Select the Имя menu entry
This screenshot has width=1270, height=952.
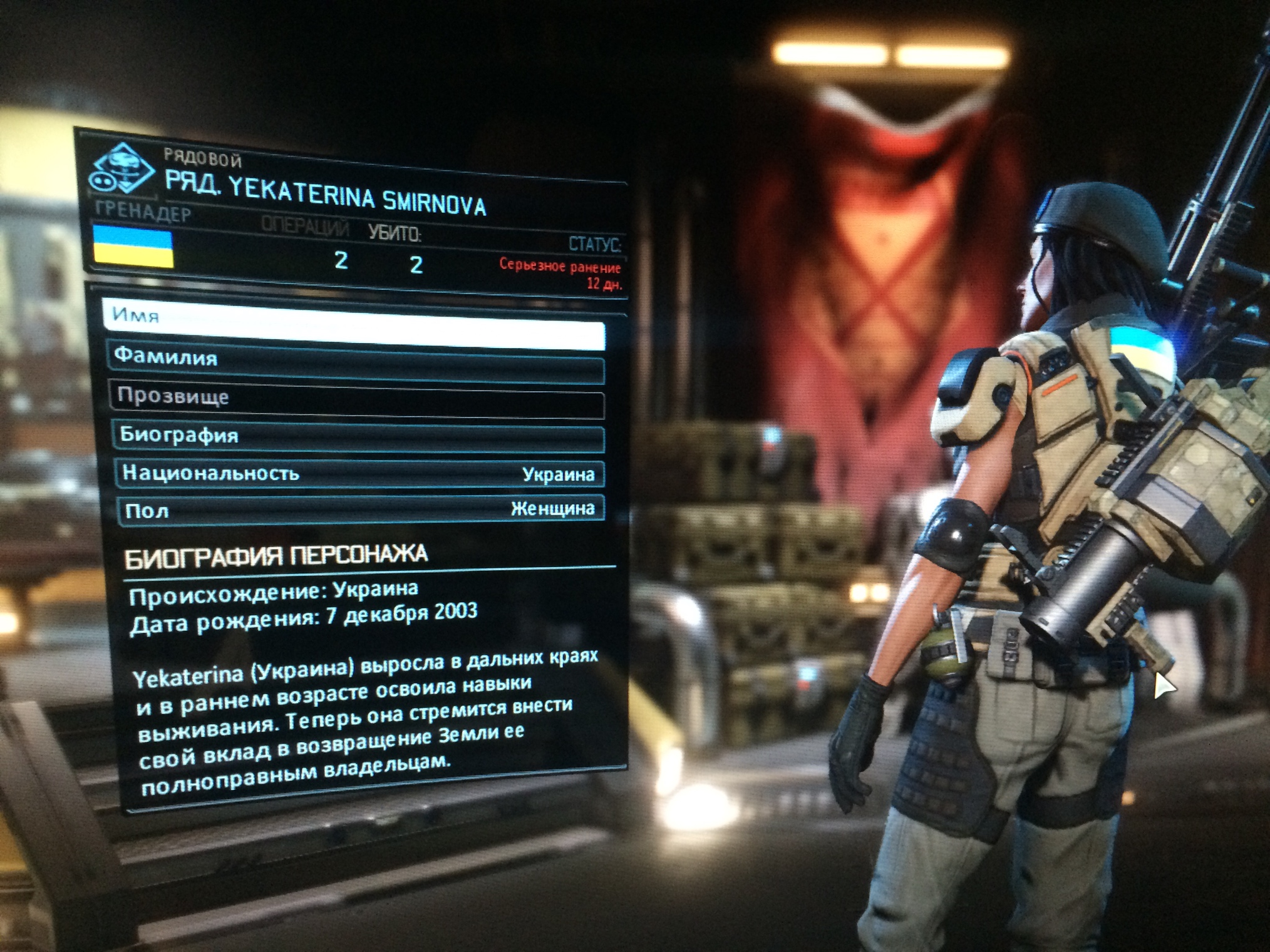[354, 325]
